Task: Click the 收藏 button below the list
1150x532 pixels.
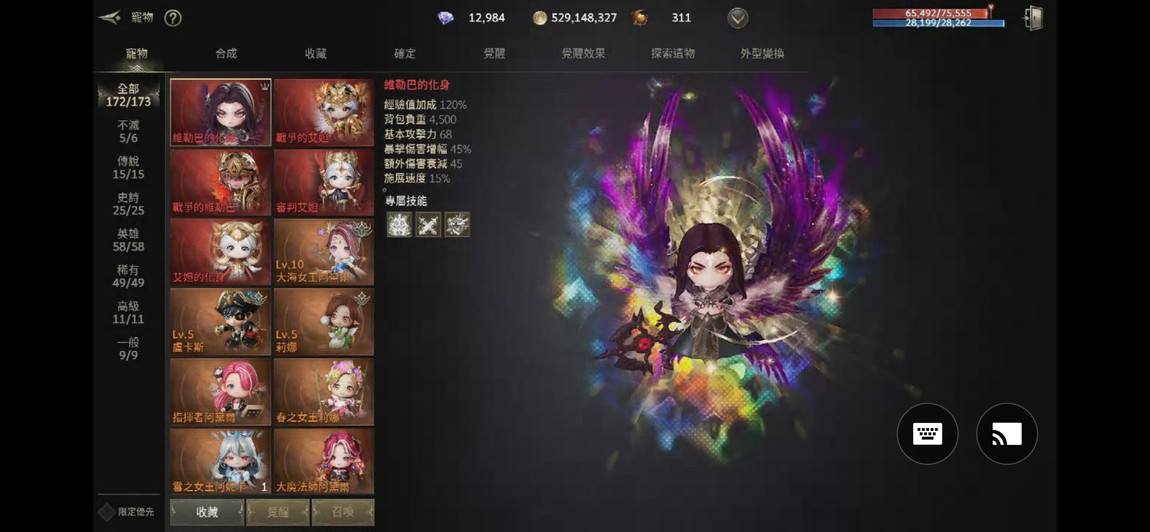Action: (207, 512)
